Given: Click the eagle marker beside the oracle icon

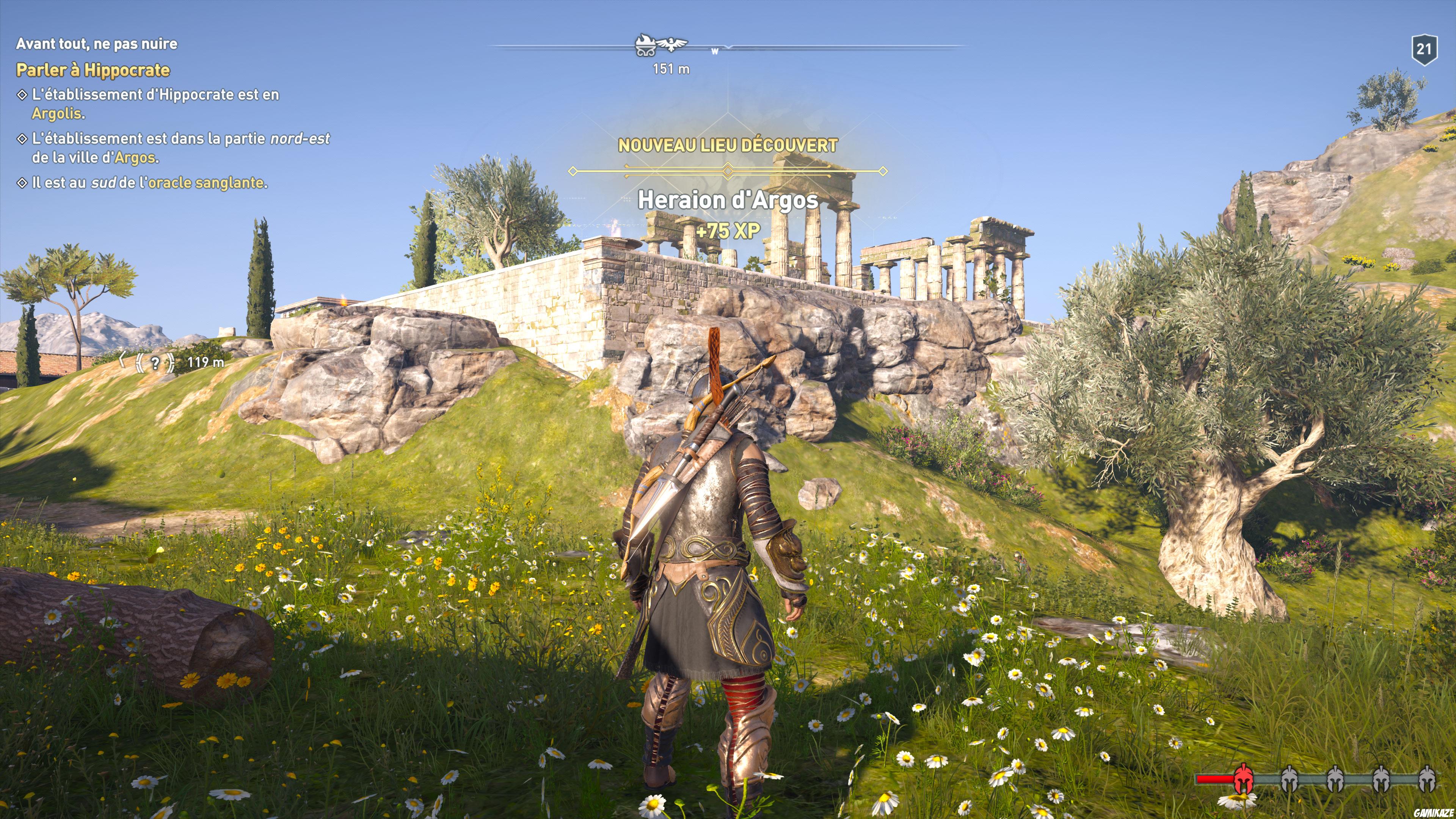Looking at the screenshot, I should pos(672,45).
